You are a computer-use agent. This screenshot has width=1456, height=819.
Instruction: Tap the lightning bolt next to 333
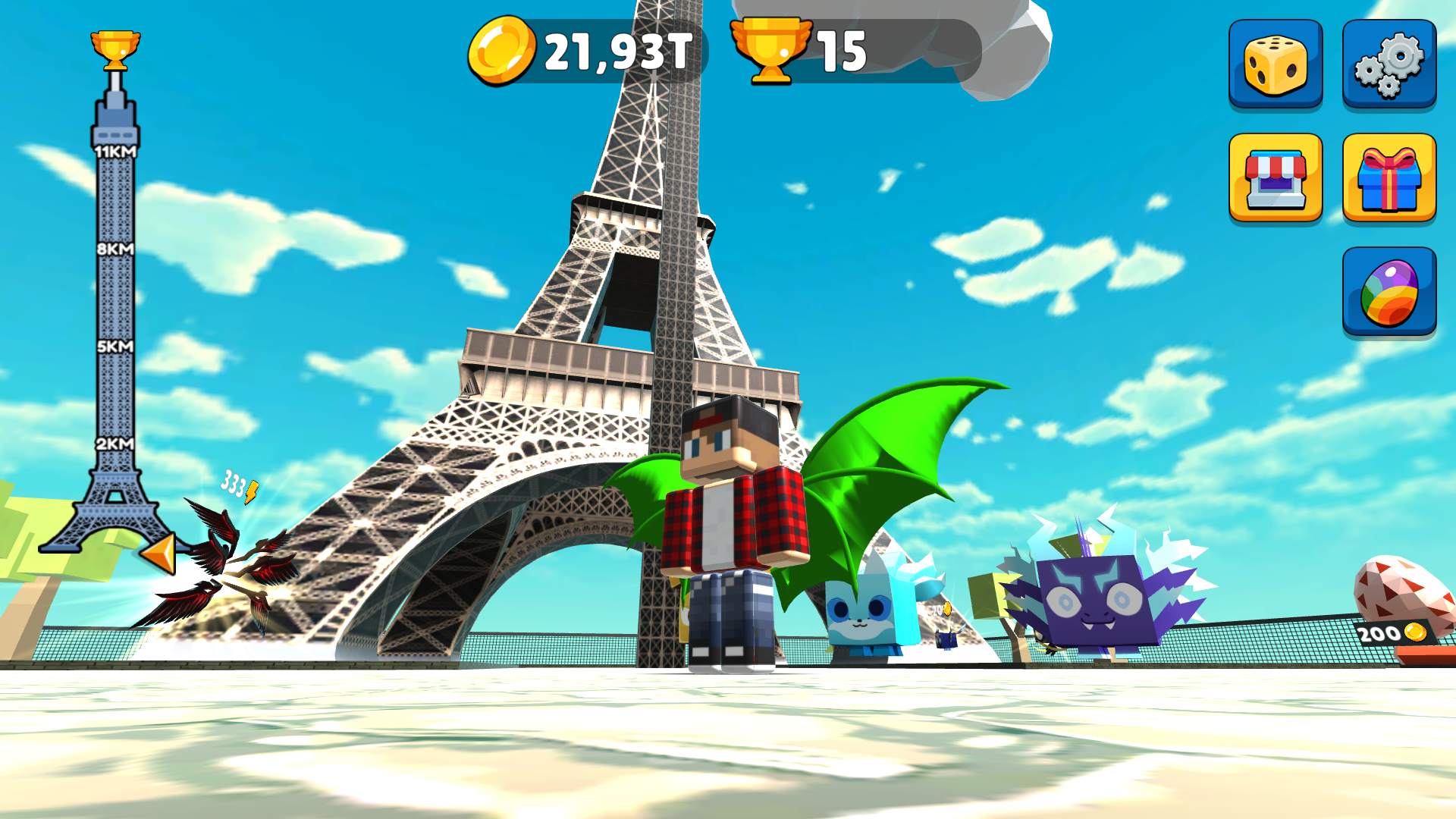coord(253,491)
